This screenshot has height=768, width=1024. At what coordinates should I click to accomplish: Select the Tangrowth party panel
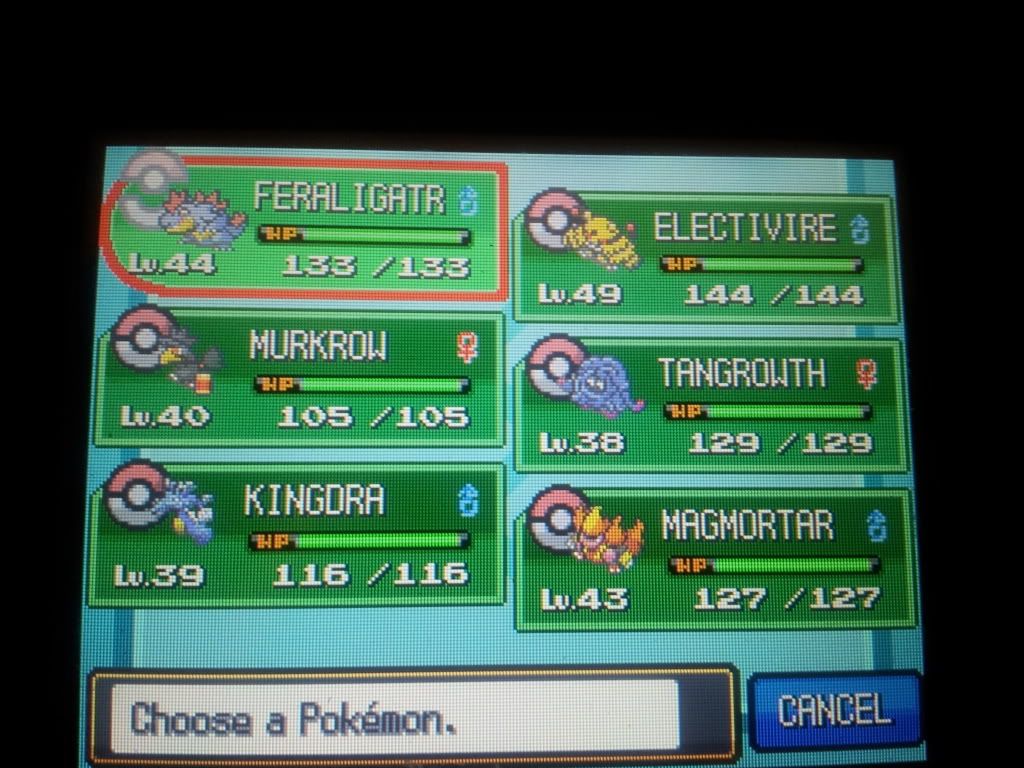[710, 405]
